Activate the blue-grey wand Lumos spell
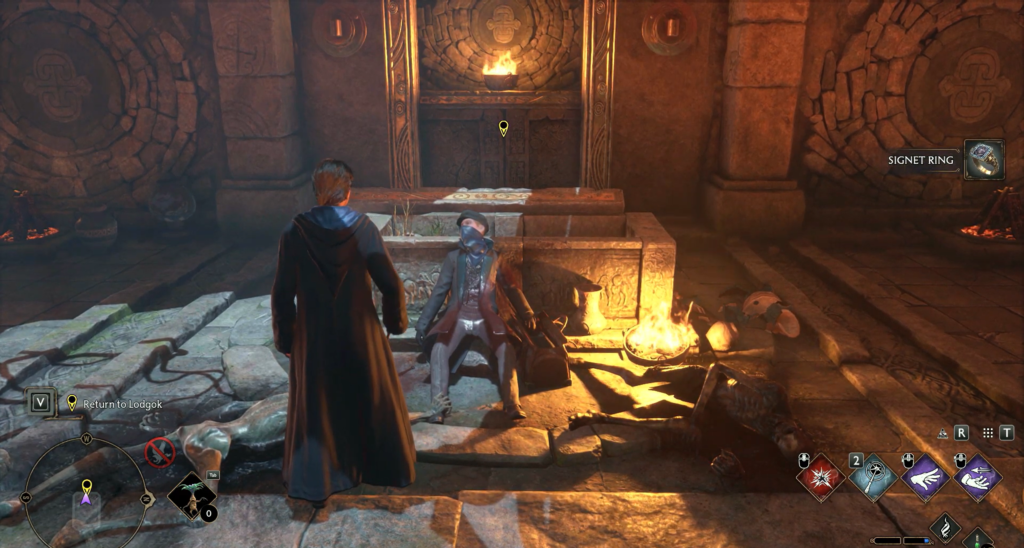The height and width of the screenshot is (548, 1024). (x=873, y=475)
